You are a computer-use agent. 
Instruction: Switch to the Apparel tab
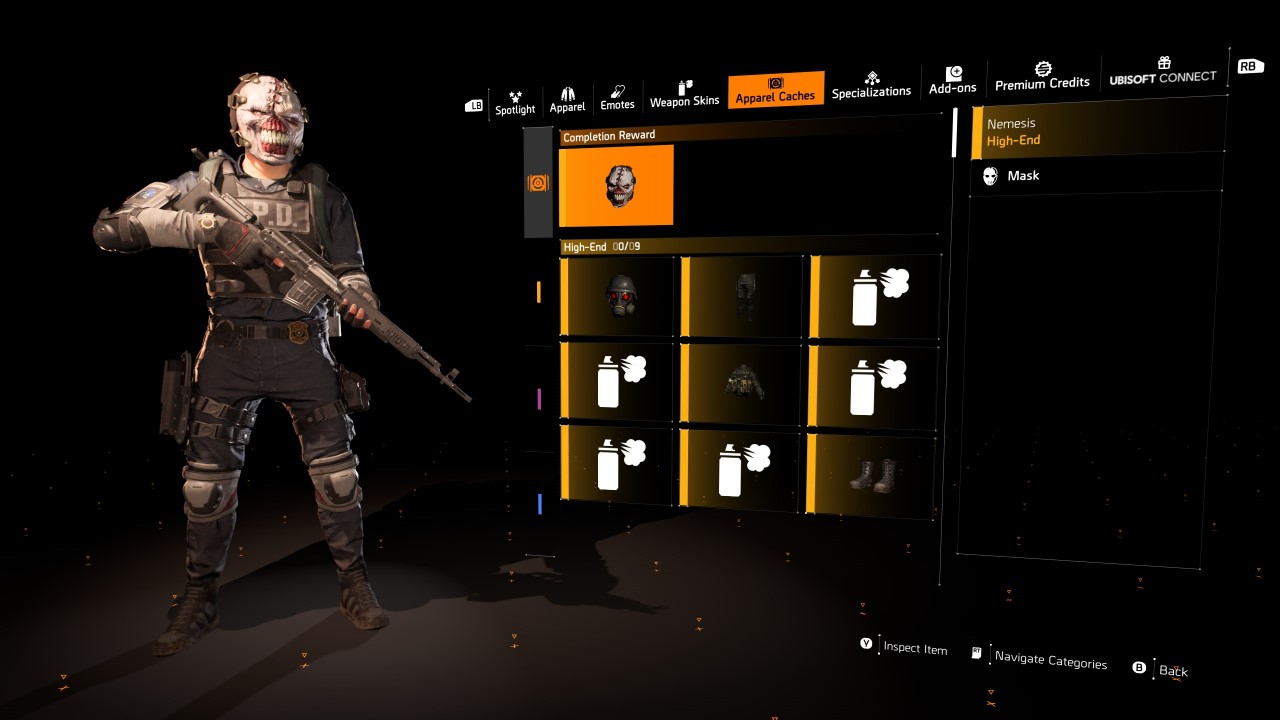567,100
